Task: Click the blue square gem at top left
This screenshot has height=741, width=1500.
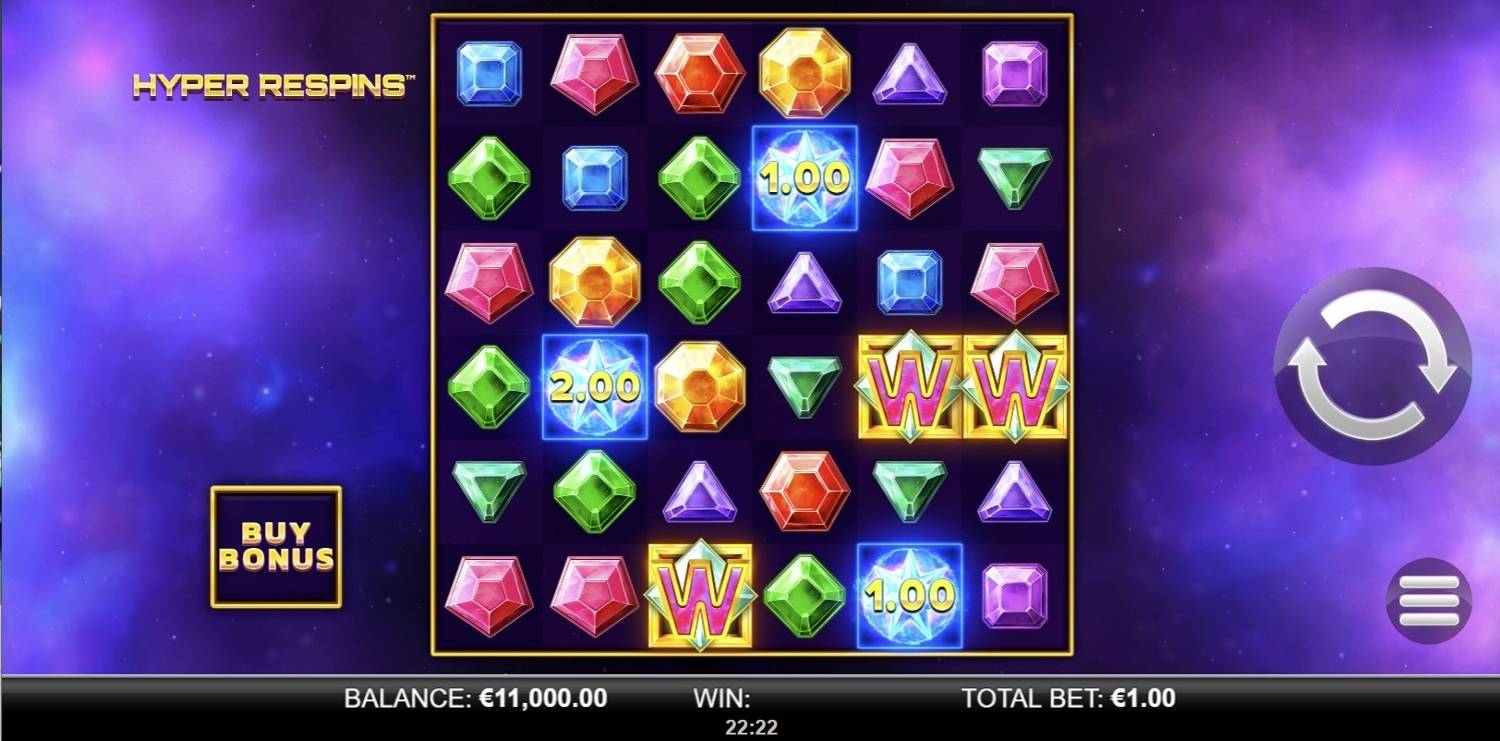Action: pyautogui.click(x=490, y=72)
